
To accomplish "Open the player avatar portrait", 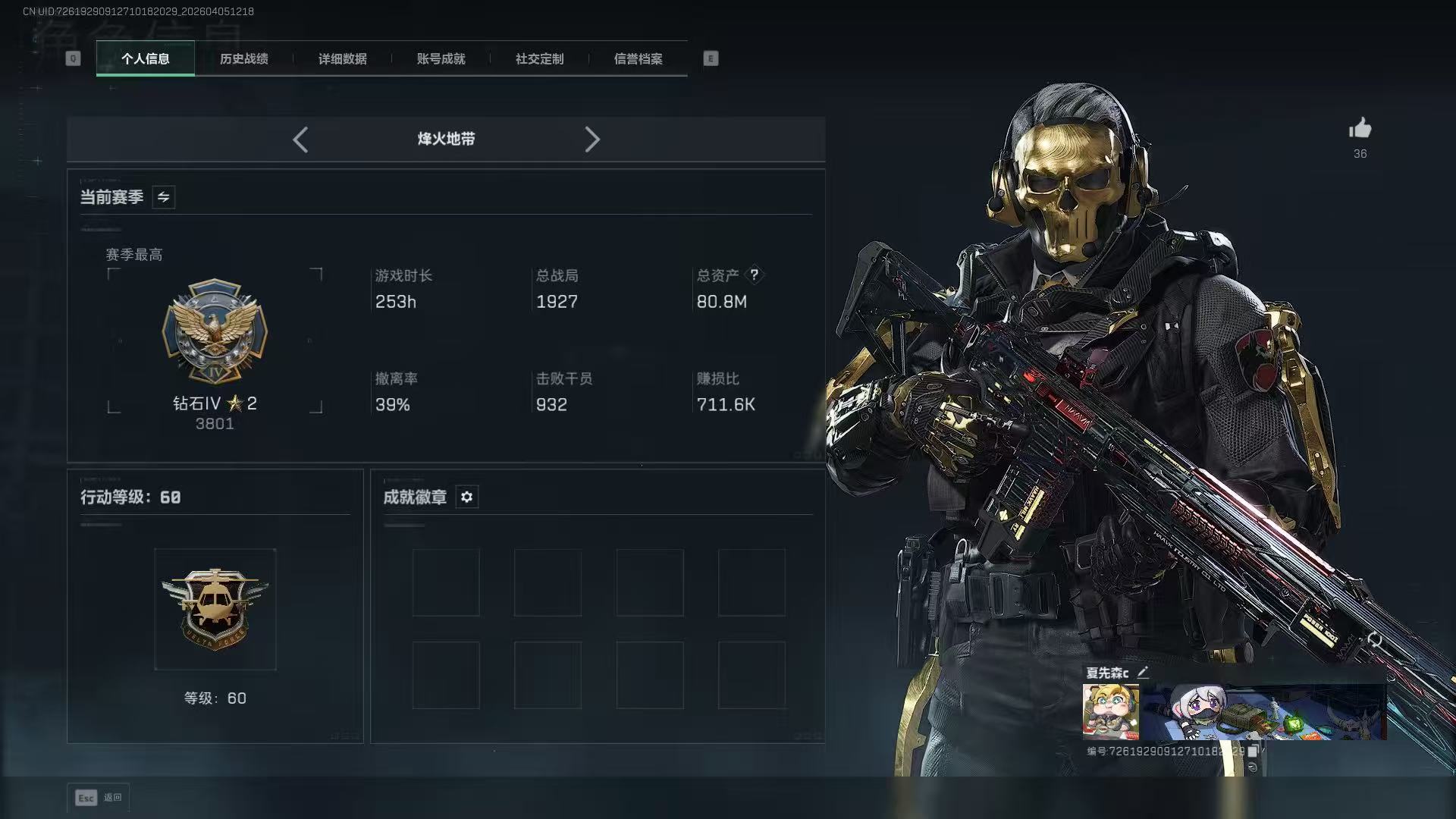I will 1110,711.
